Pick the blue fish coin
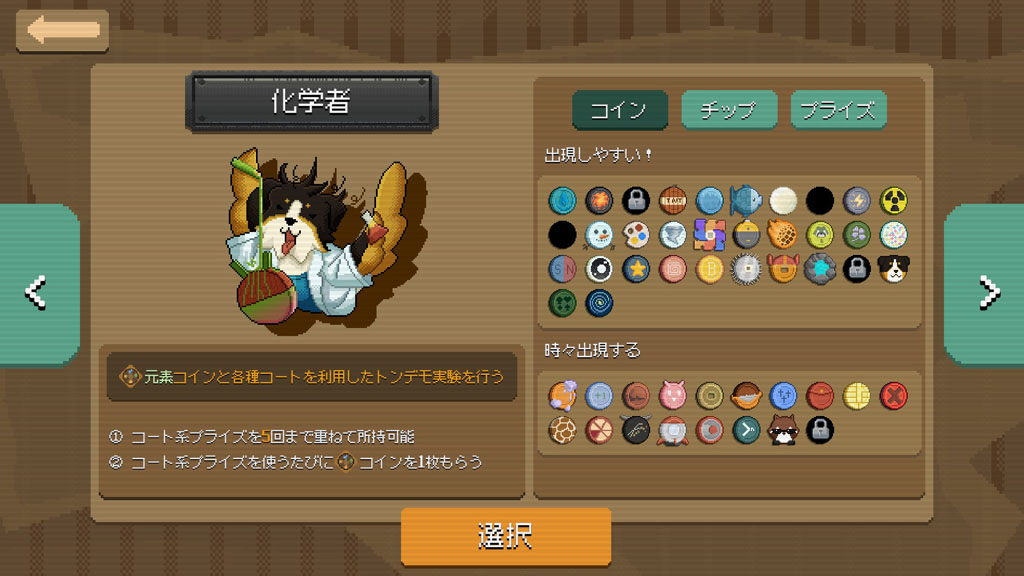Screen dimensions: 1024x576 pyautogui.click(x=746, y=201)
